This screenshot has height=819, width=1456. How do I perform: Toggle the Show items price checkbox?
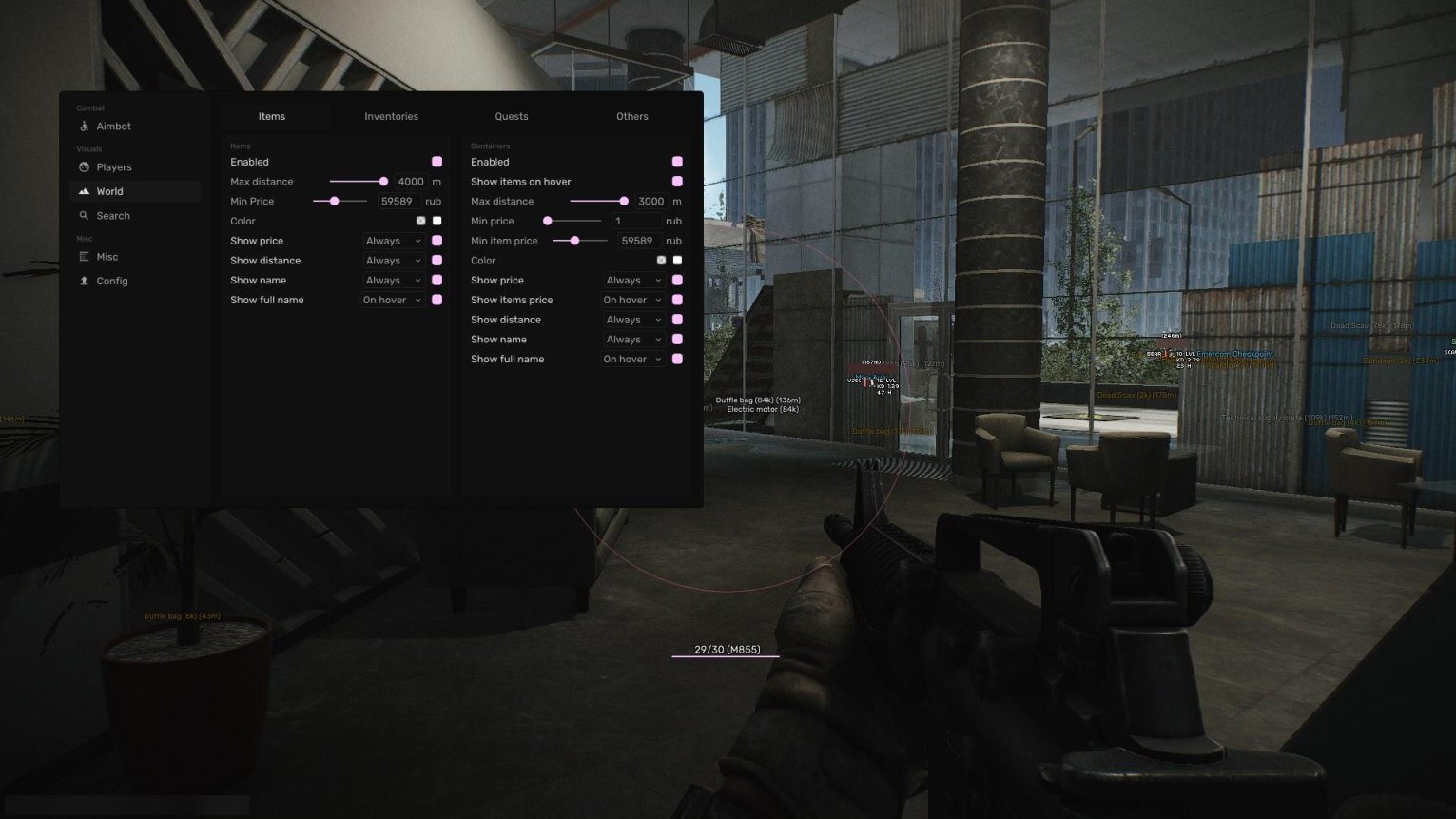(677, 301)
